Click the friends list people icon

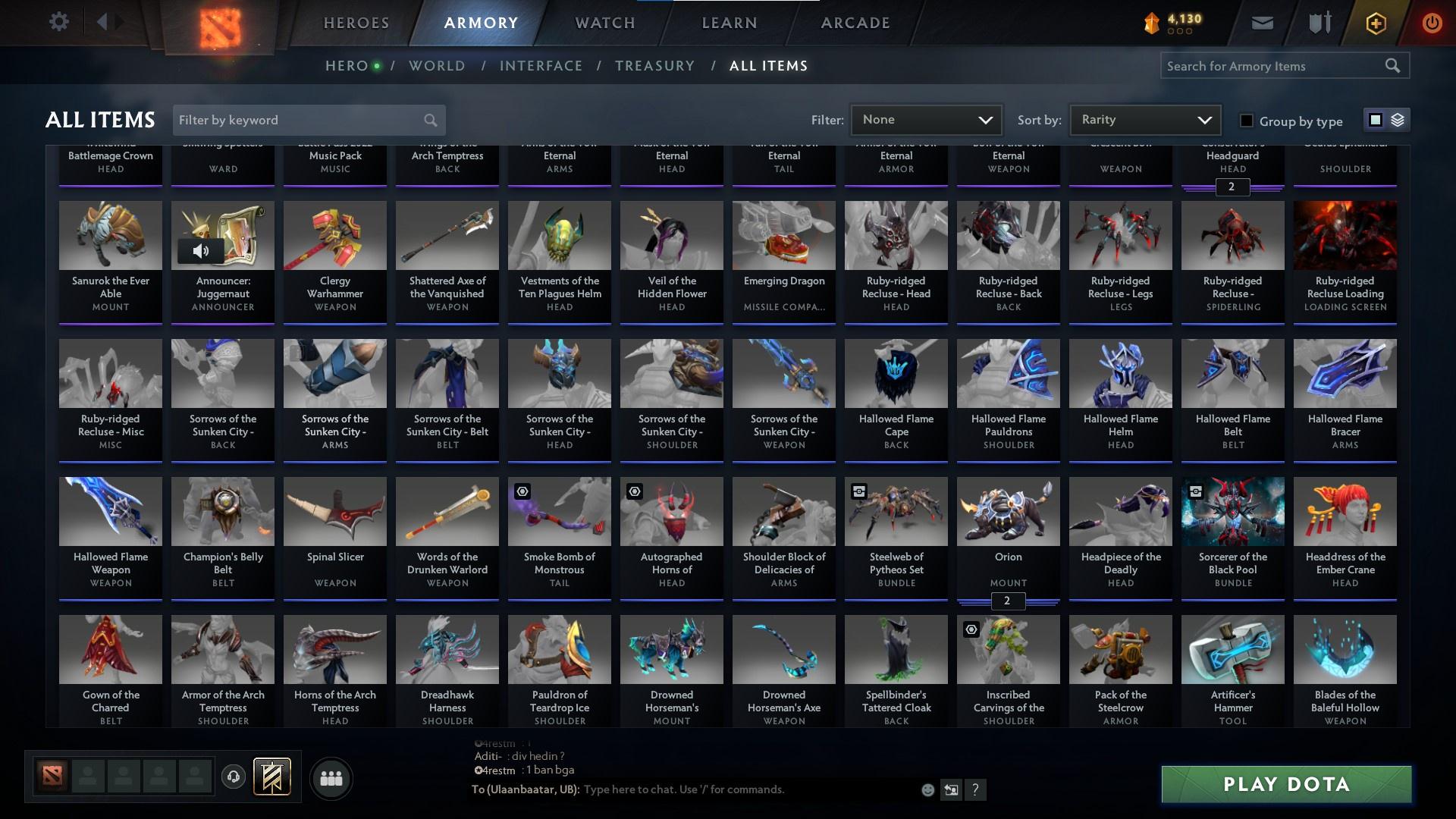(331, 778)
